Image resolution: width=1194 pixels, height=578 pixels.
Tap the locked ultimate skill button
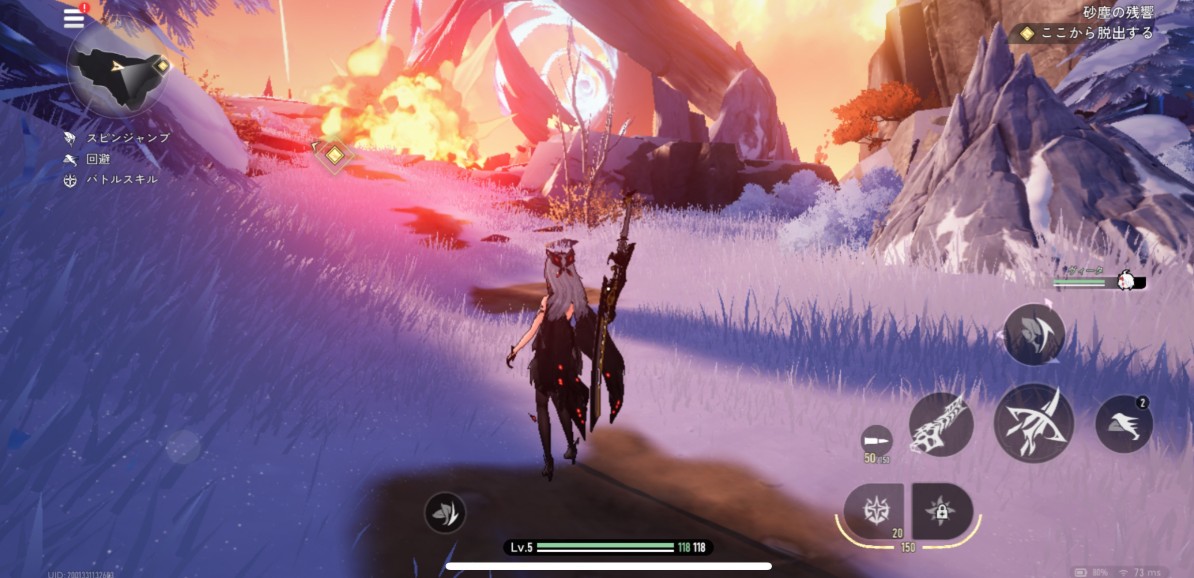click(941, 511)
